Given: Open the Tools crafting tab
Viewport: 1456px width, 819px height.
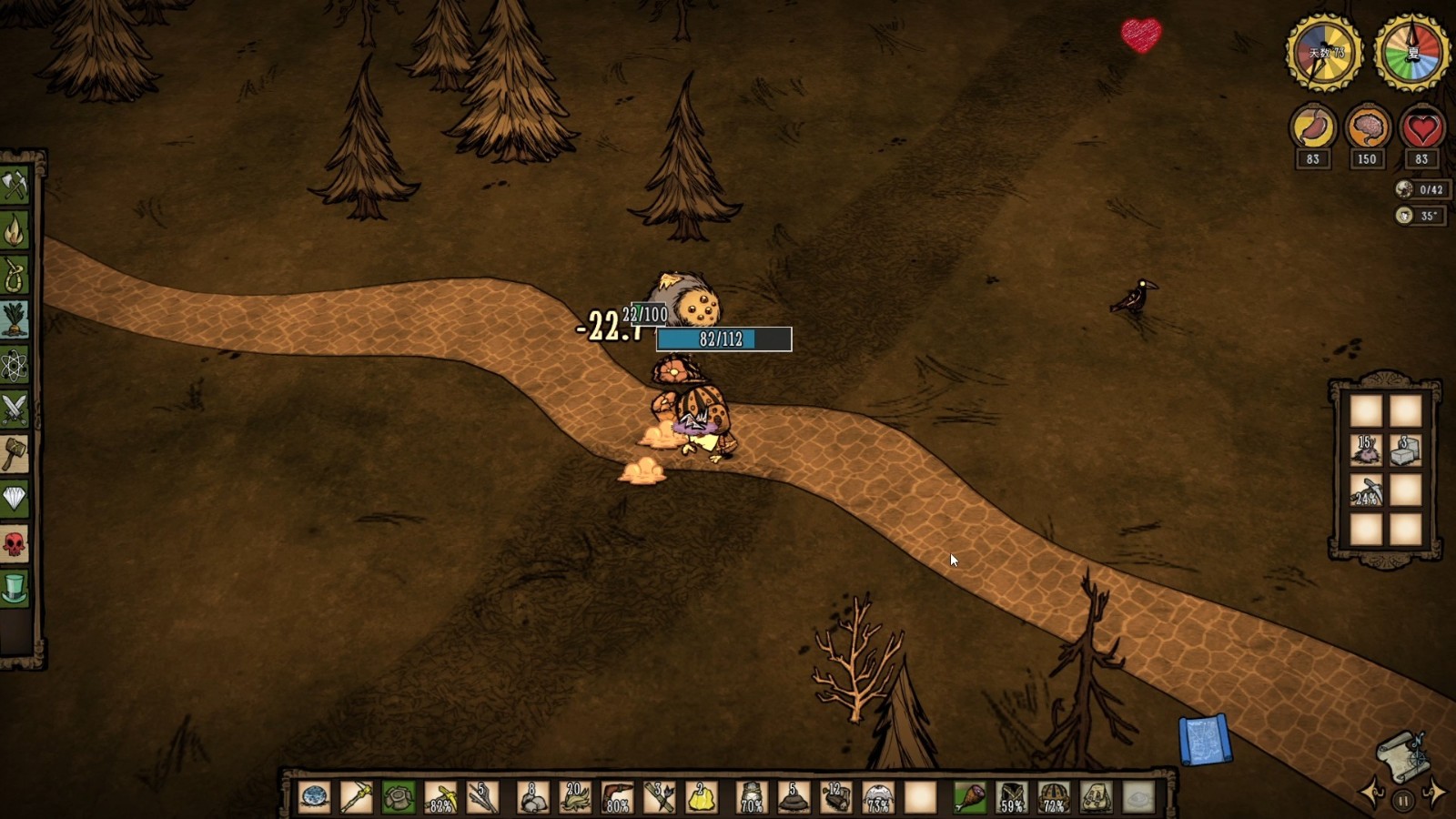Looking at the screenshot, I should (15, 187).
